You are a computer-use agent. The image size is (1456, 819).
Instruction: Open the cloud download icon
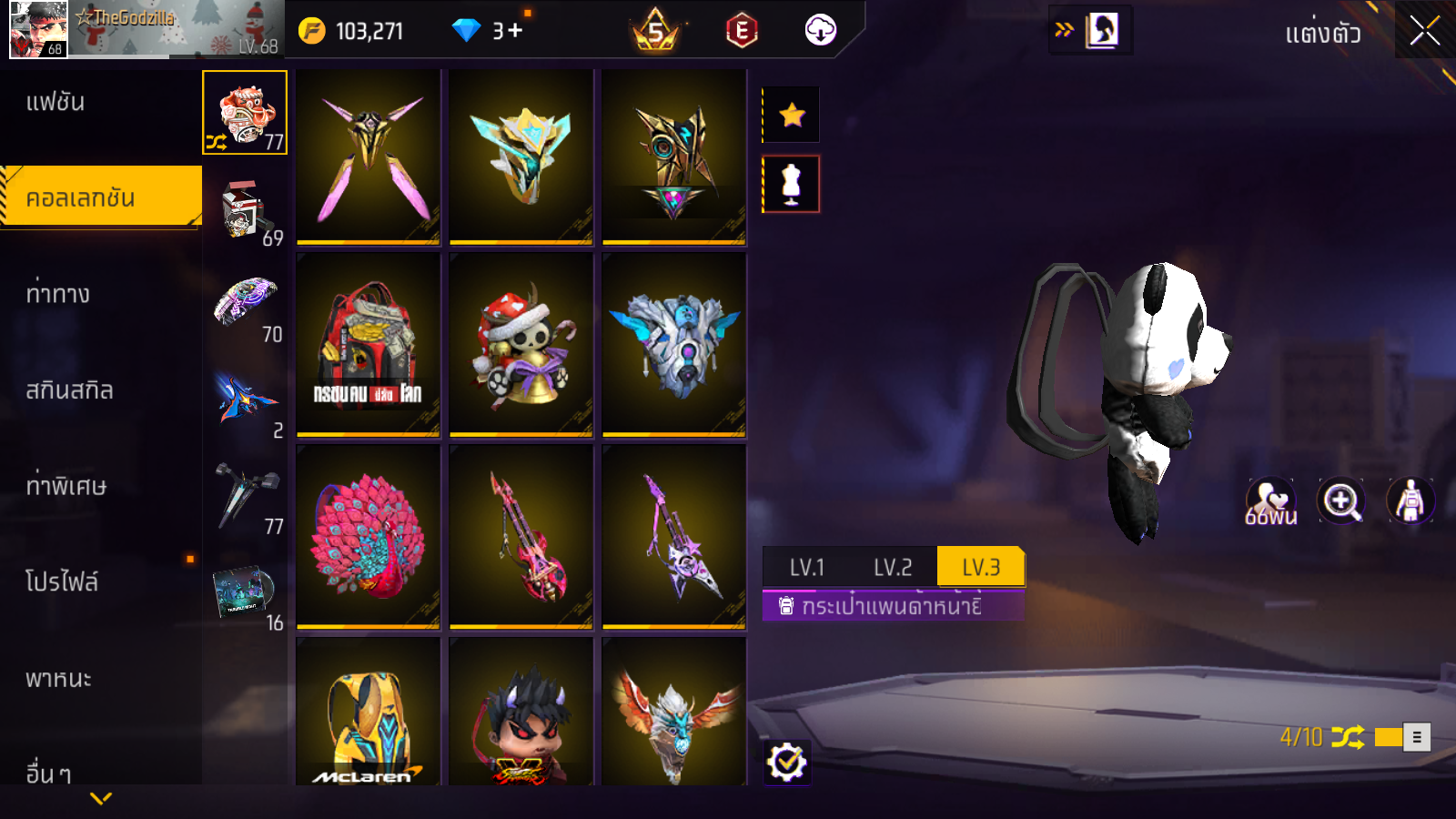tap(820, 30)
